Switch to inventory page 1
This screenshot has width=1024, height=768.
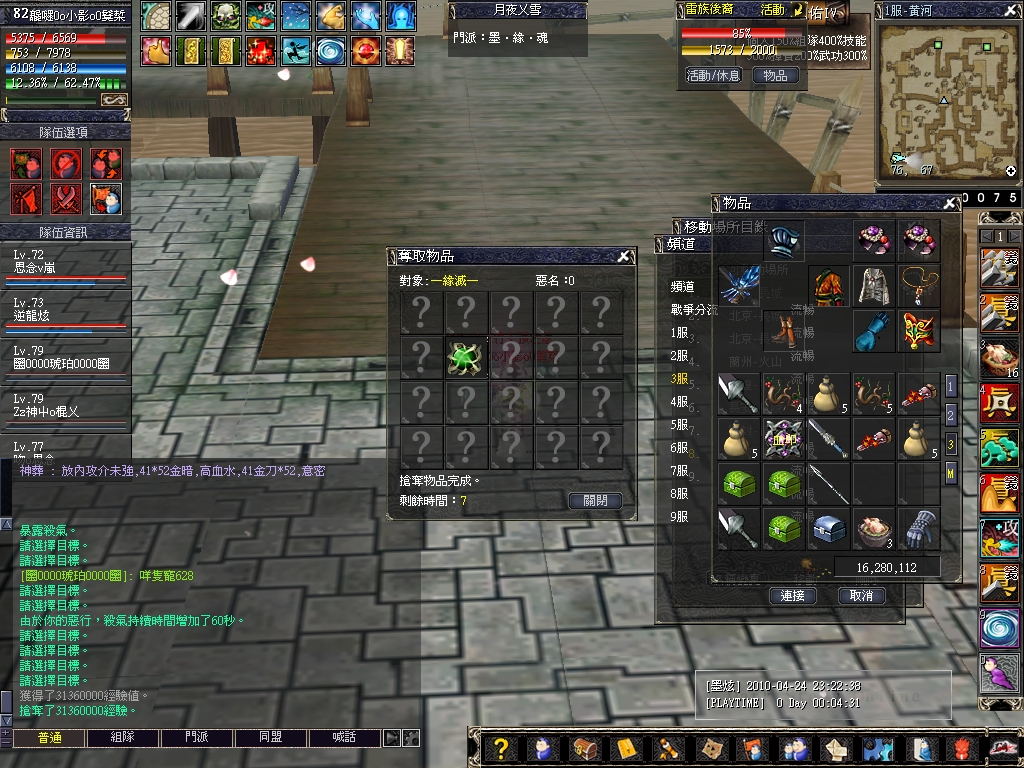point(950,385)
